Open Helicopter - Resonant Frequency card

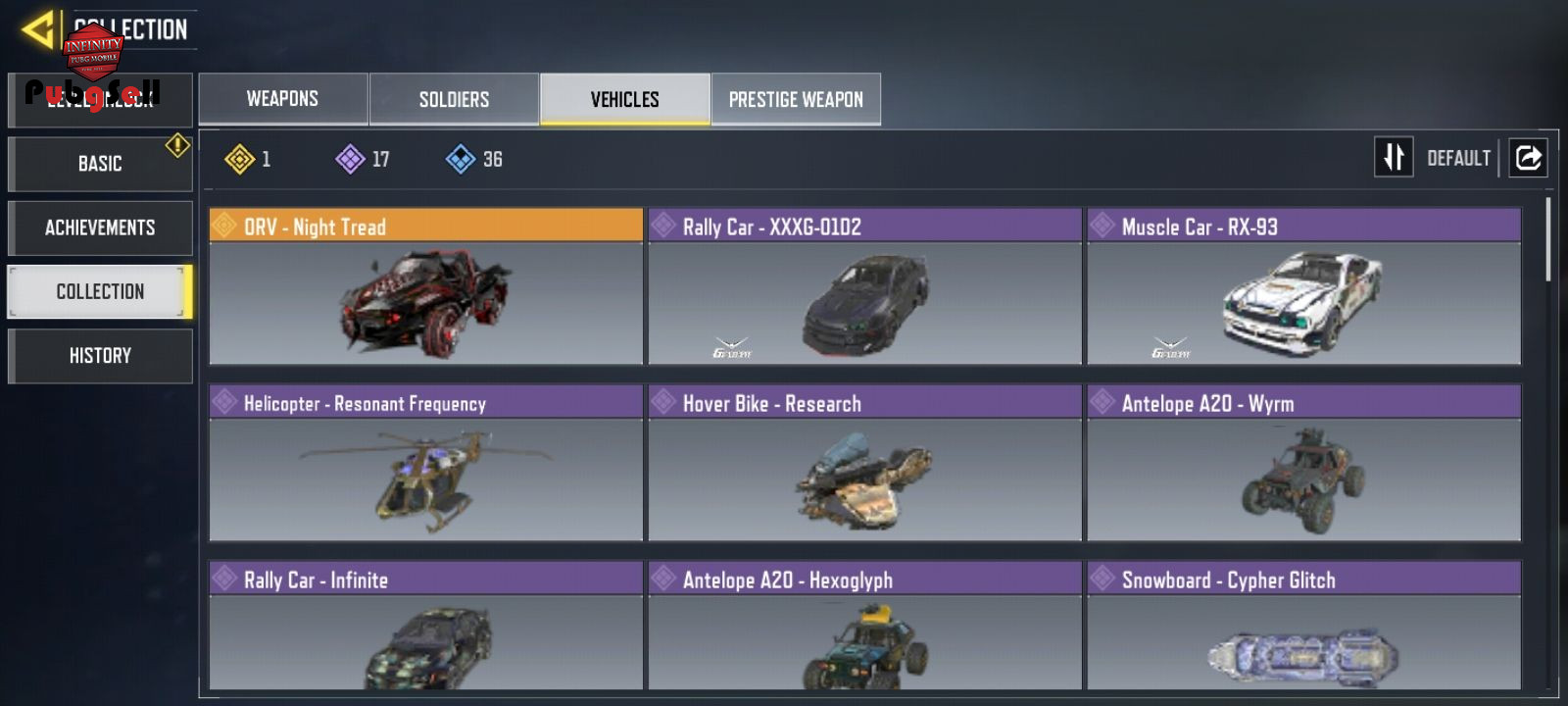point(425,463)
